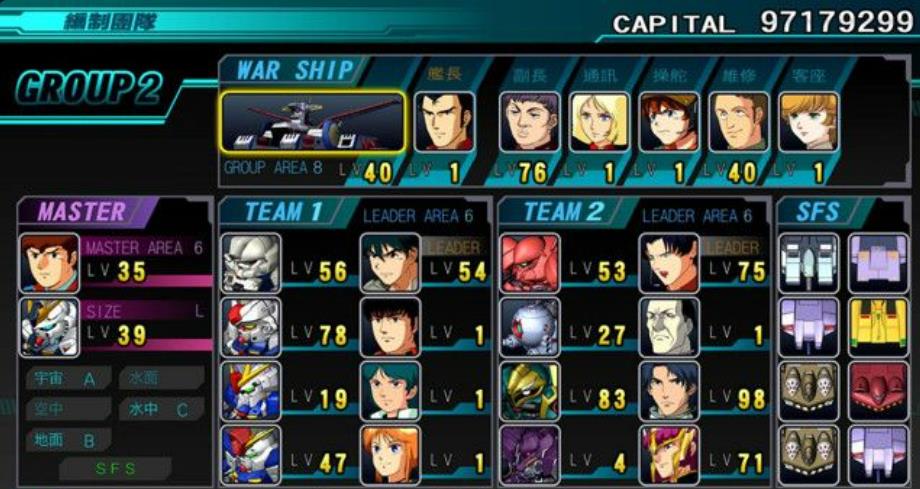The width and height of the screenshot is (920, 489).
Task: Select Team 2's level 98 pilot portrait
Action: [x=669, y=391]
